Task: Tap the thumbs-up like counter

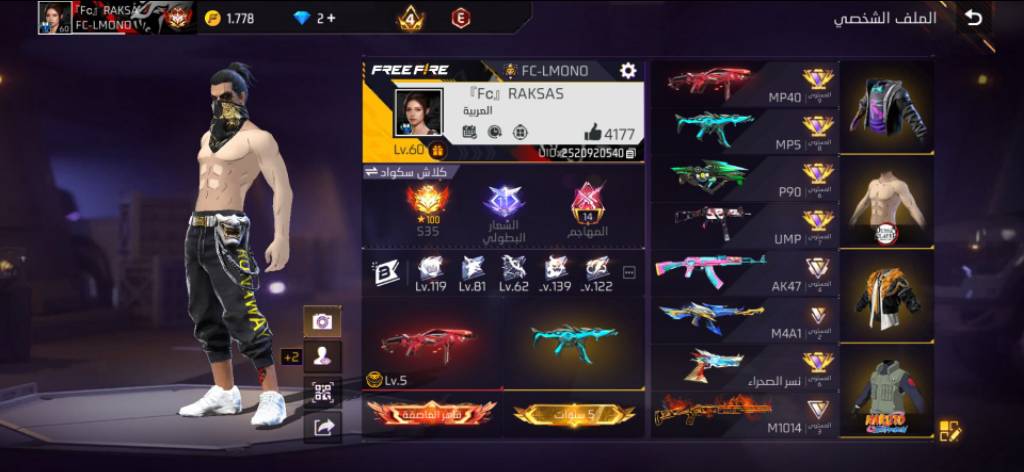Action: pos(610,133)
